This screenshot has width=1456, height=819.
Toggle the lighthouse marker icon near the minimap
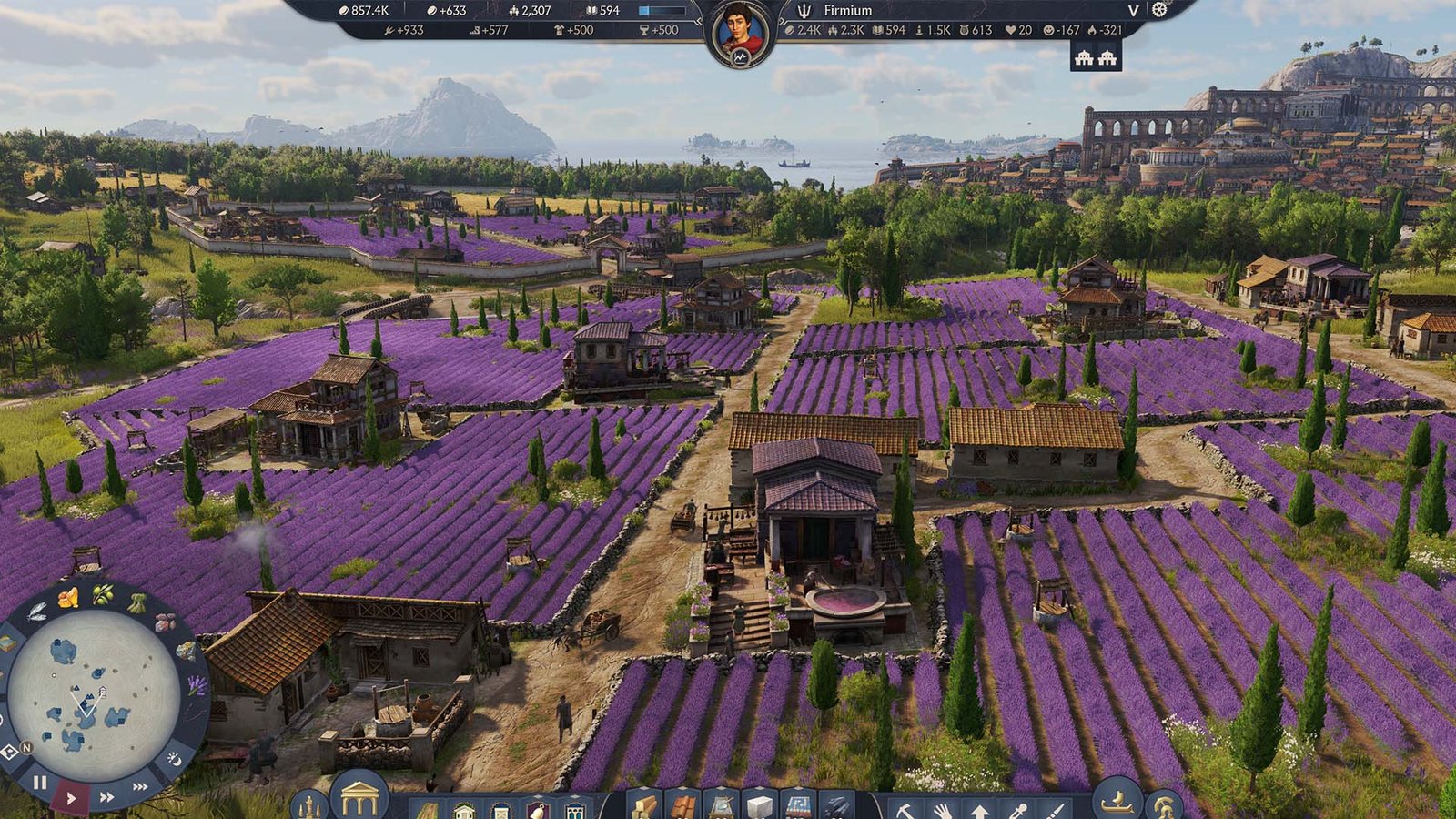click(9, 752)
